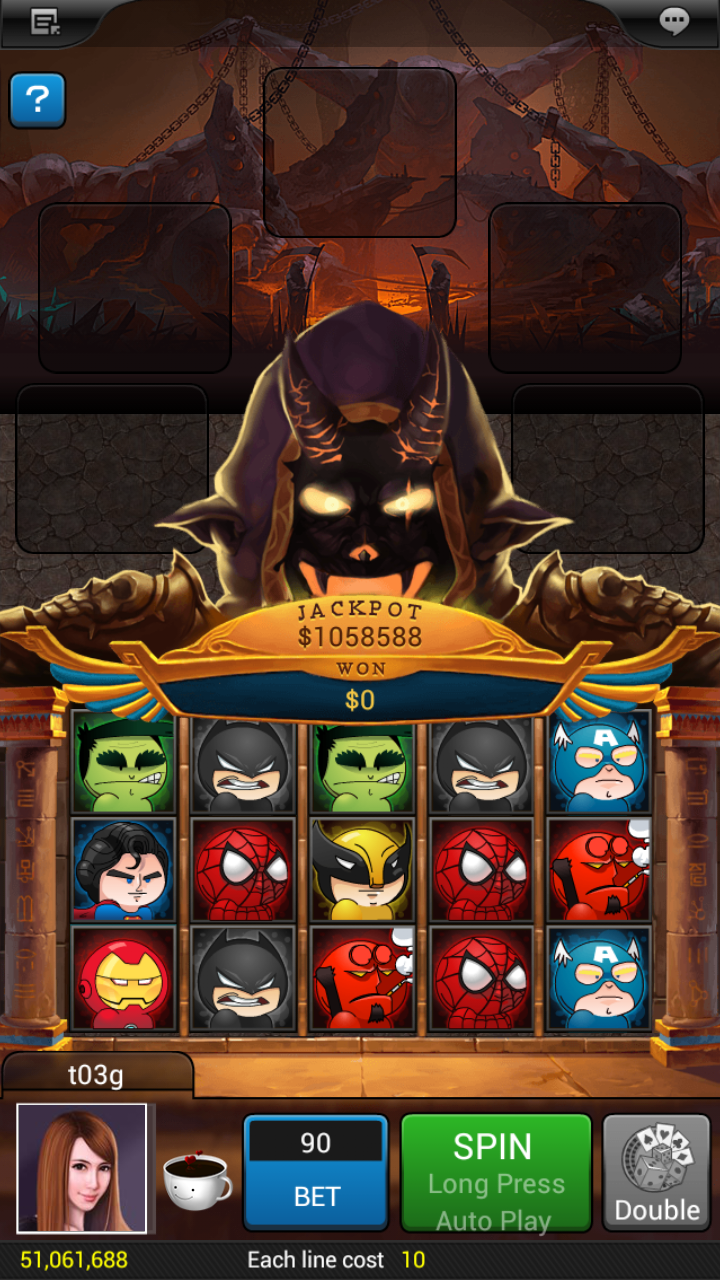
Task: Click the smiling coffee cup icon
Action: 196,1180
